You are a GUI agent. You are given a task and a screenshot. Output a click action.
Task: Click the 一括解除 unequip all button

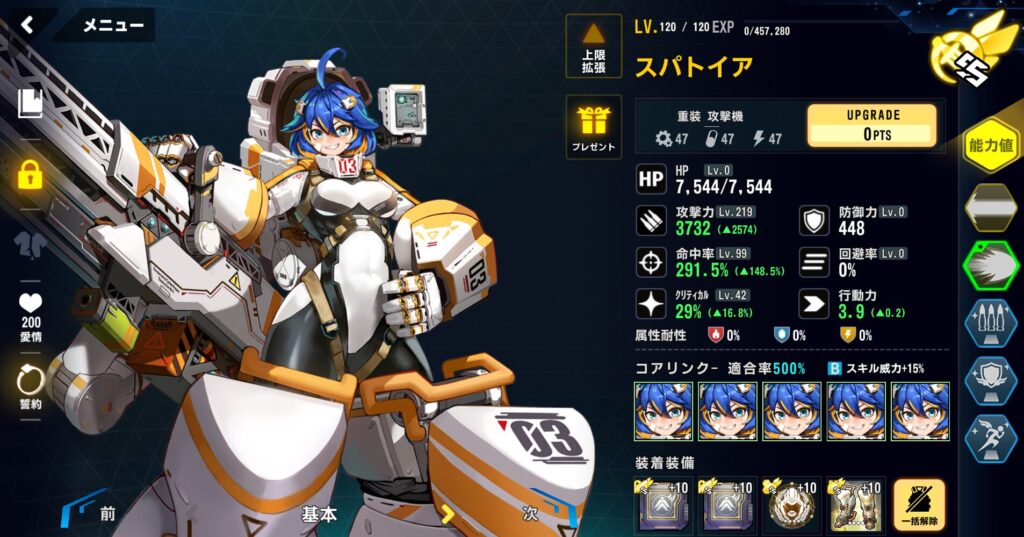(918, 504)
